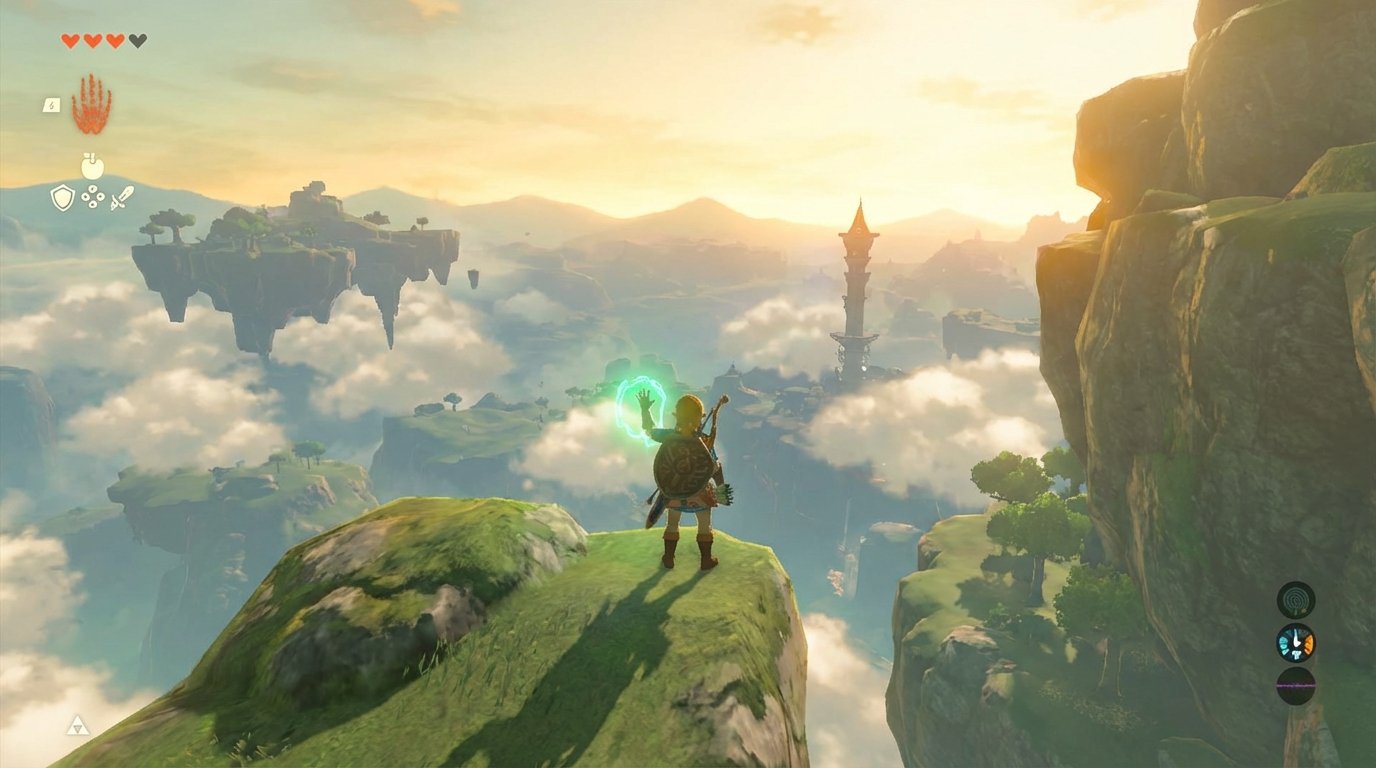Screen dimensions: 1376x768
Task: Click the sword weapon icon
Action: 120,197
